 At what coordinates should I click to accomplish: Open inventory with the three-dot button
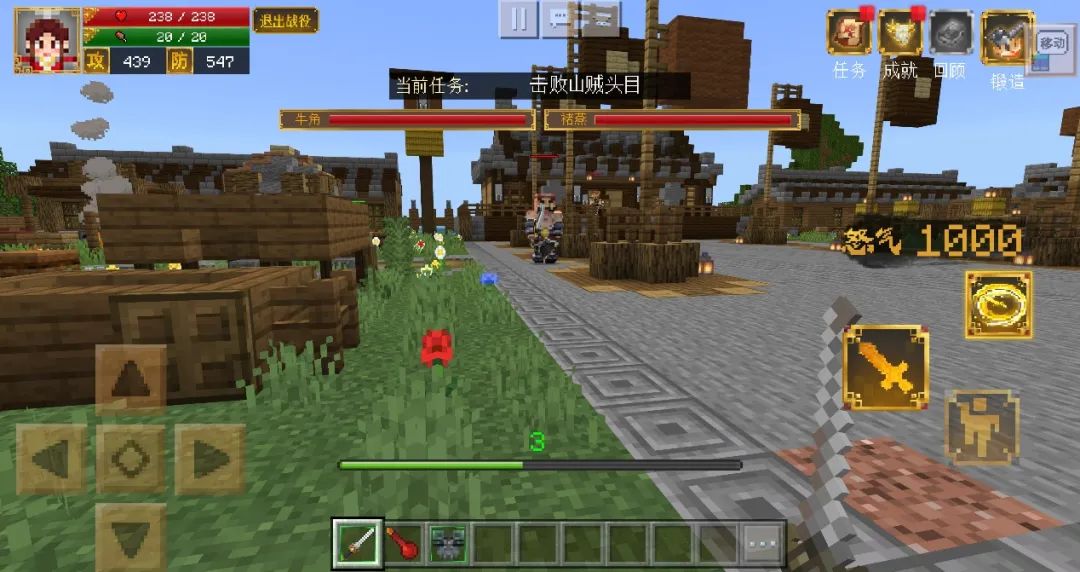(762, 544)
